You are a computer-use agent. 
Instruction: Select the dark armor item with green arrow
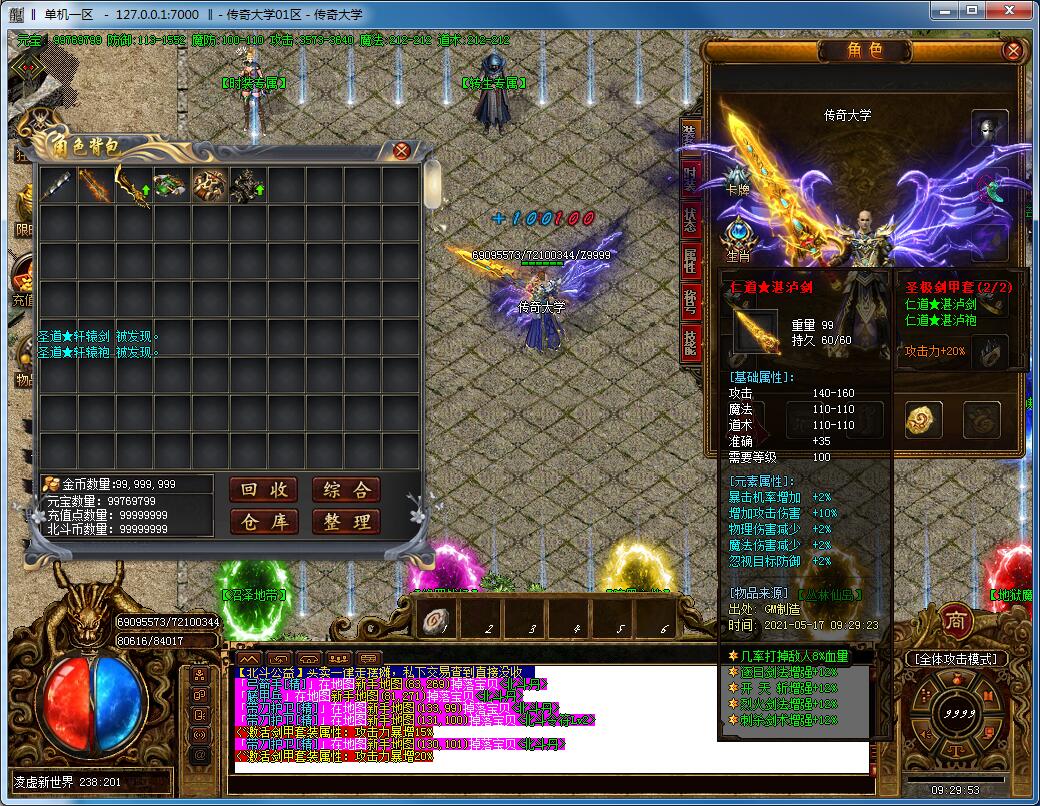pyautogui.click(x=247, y=185)
